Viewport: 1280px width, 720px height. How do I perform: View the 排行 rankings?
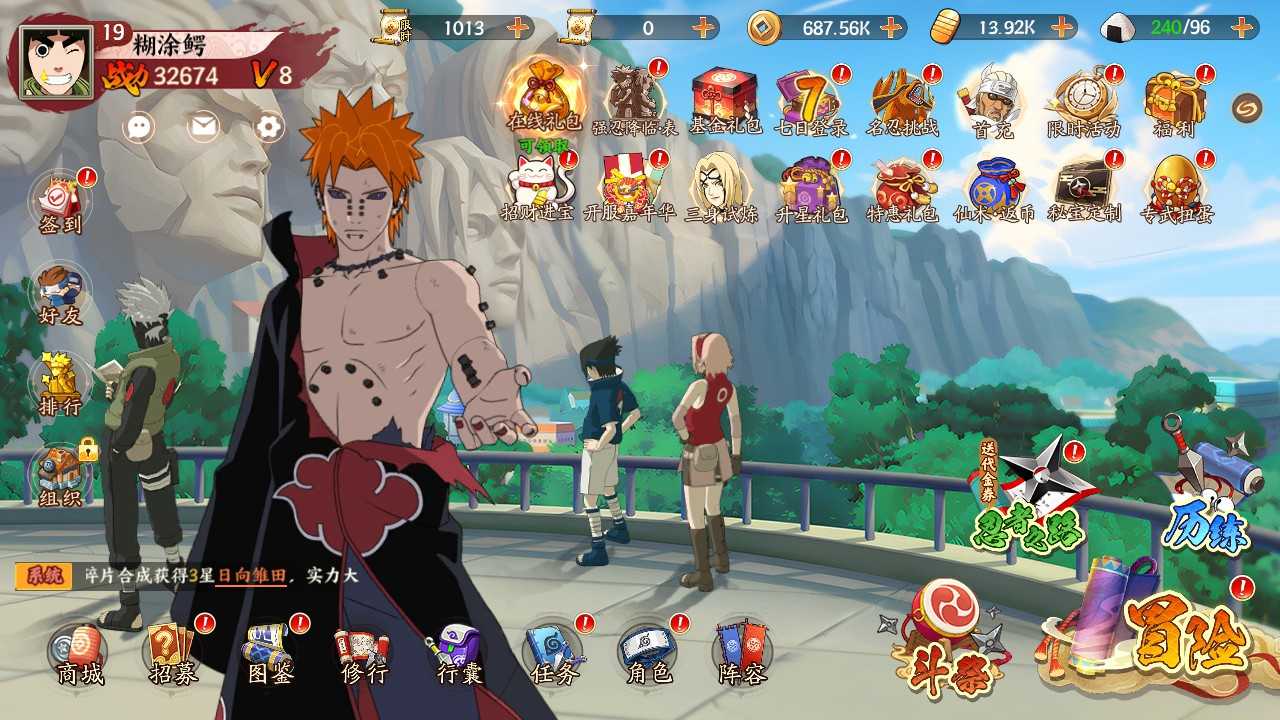coord(60,385)
